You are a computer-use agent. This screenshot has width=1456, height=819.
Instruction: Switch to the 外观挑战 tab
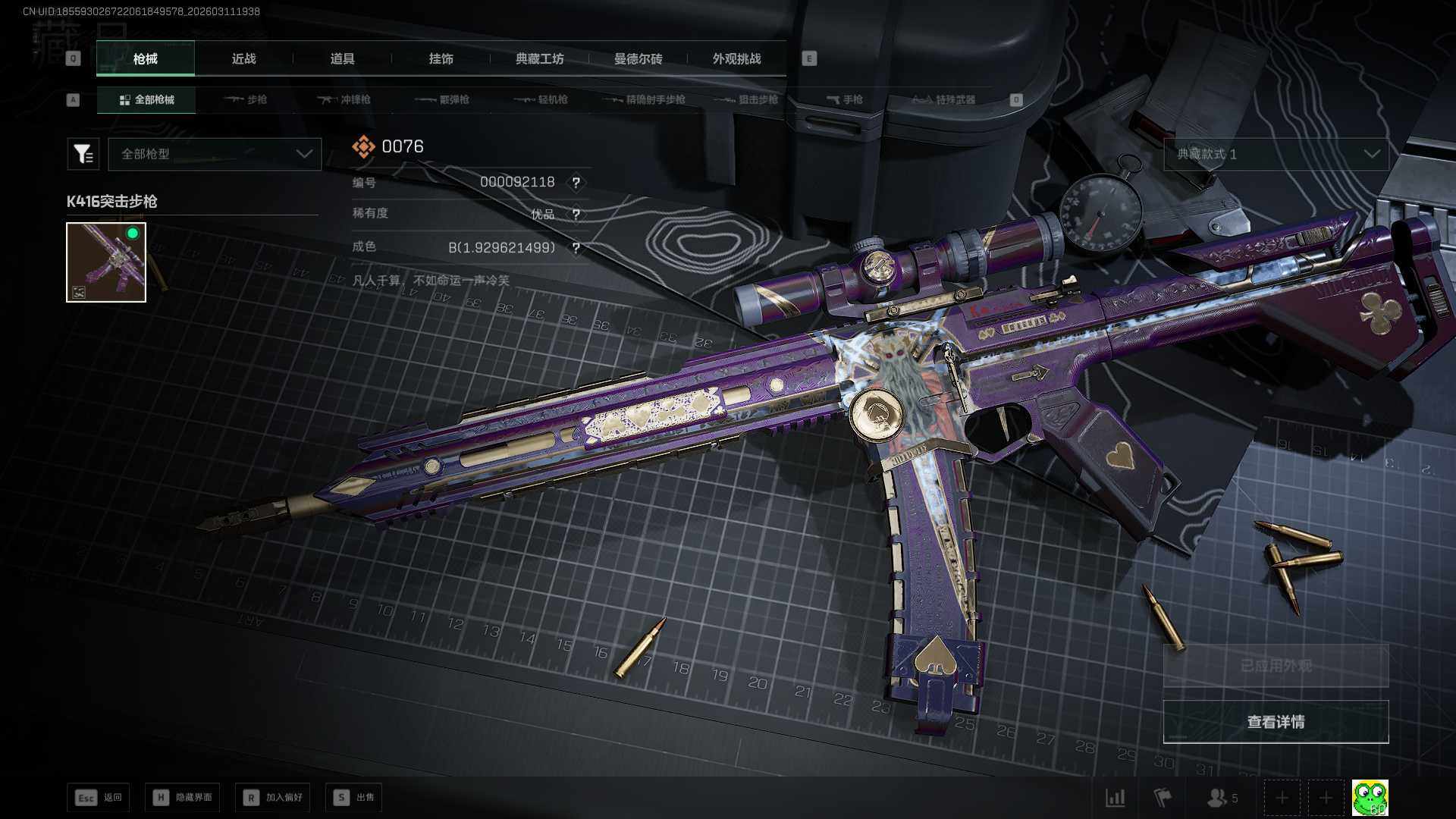pos(736,59)
